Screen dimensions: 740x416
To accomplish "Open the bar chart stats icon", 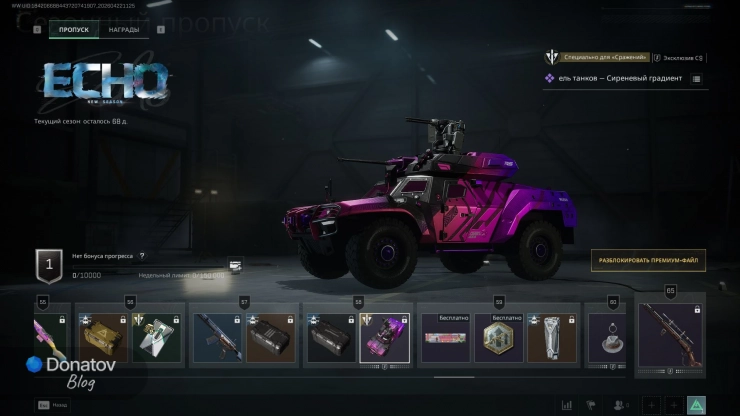I will 567,405.
